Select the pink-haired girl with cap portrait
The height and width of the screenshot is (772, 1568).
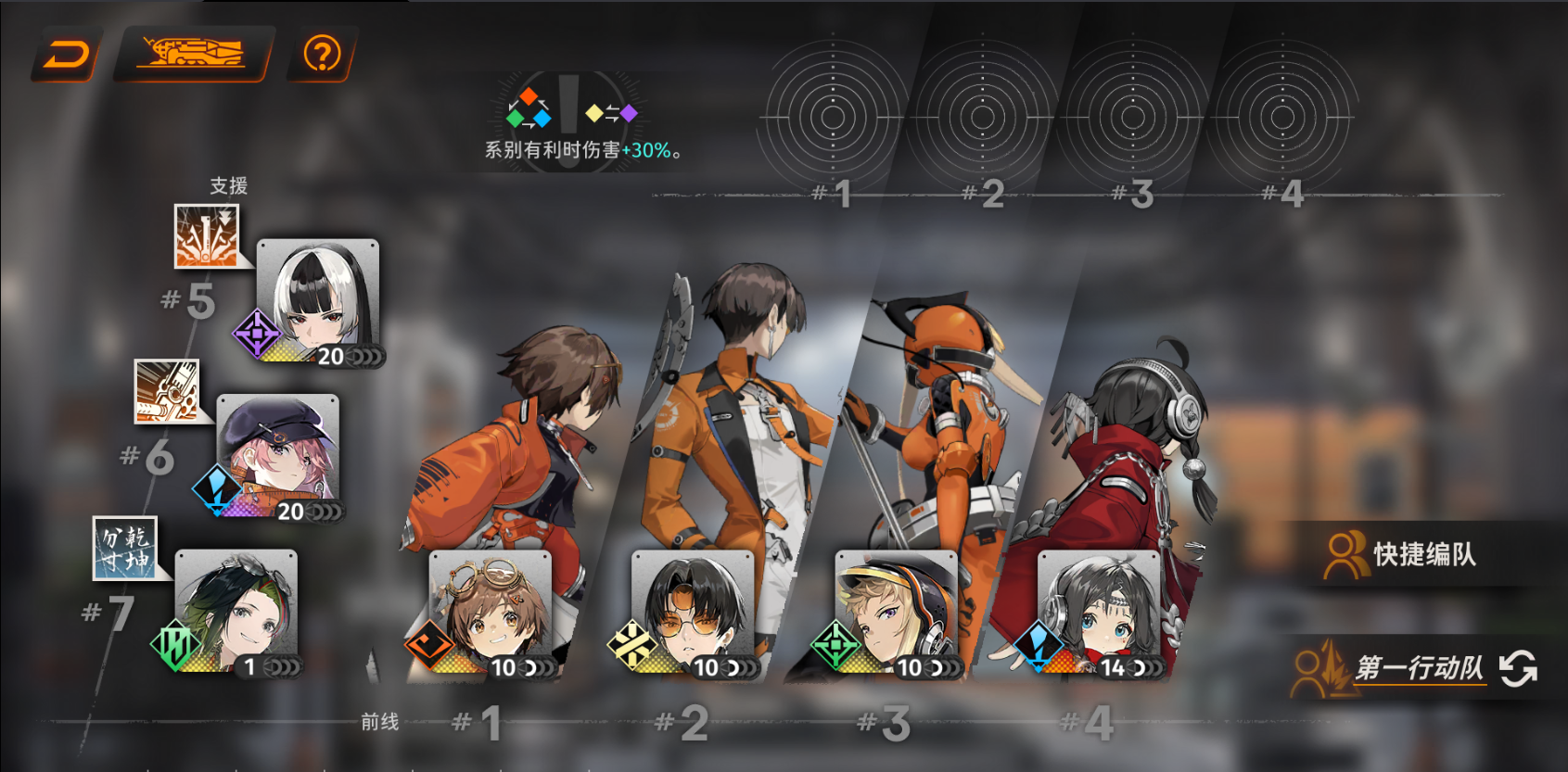pos(277,453)
